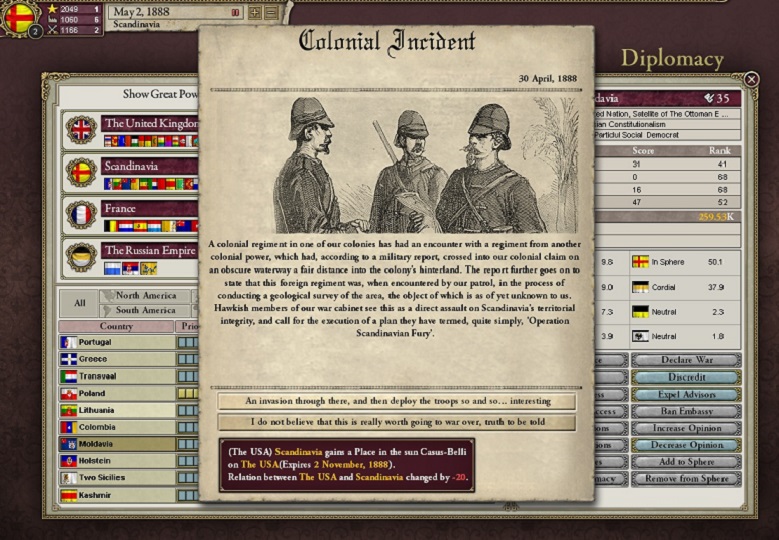Show all countries with the All filter

[x=79, y=303]
